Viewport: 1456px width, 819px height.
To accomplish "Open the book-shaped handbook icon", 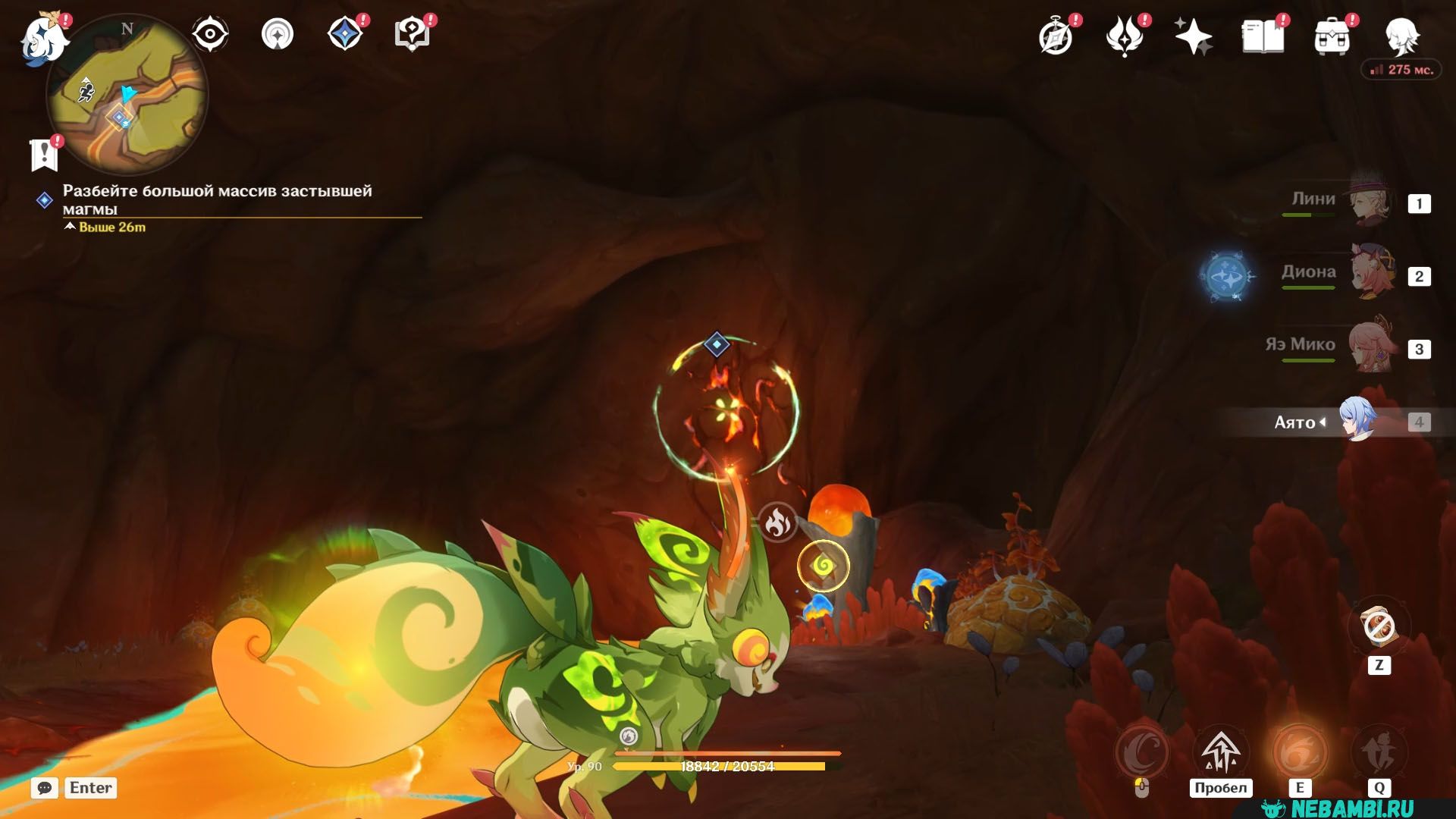I will tap(1263, 36).
